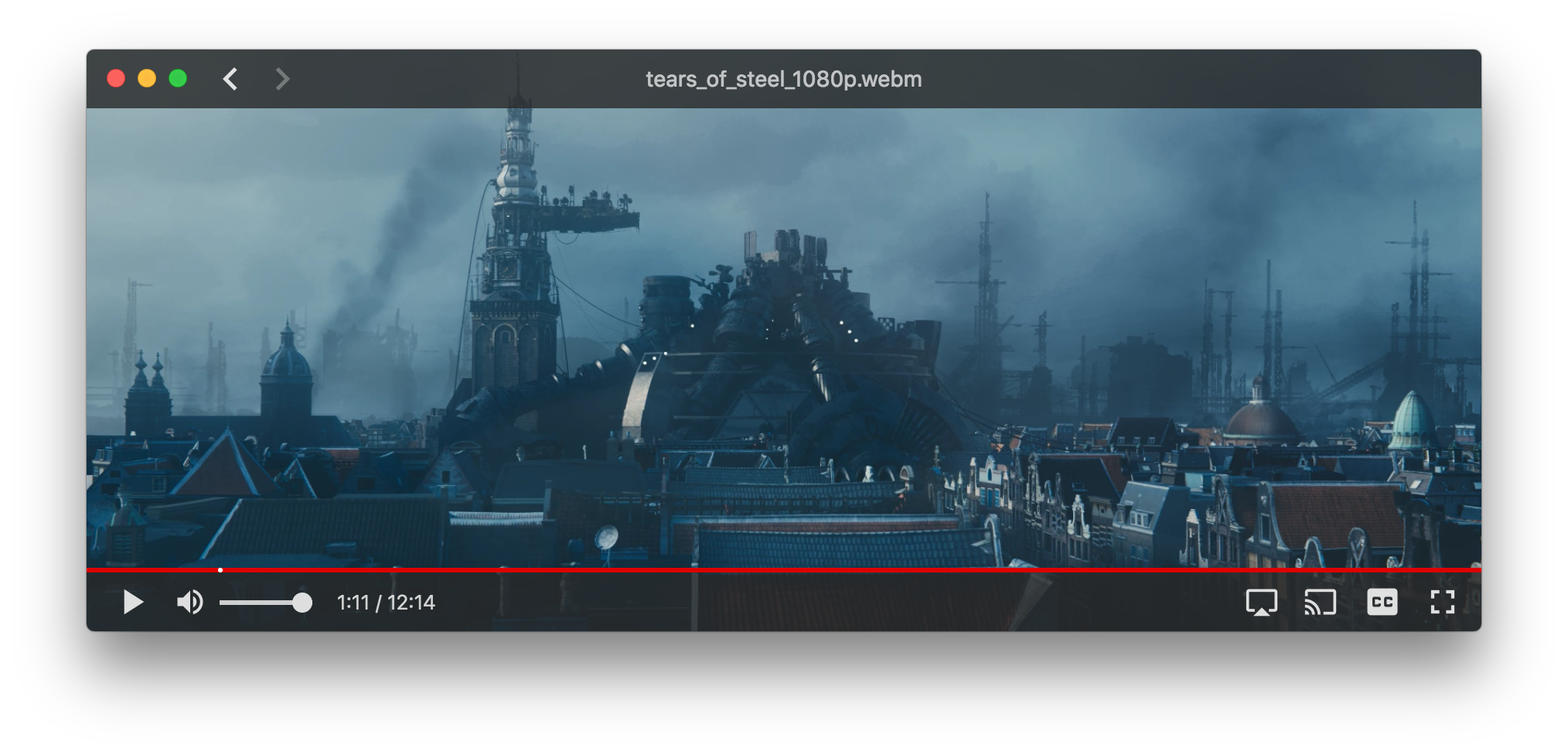This screenshot has width=1568, height=755.
Task: Open the AirPlay streaming menu
Action: pos(1262,602)
